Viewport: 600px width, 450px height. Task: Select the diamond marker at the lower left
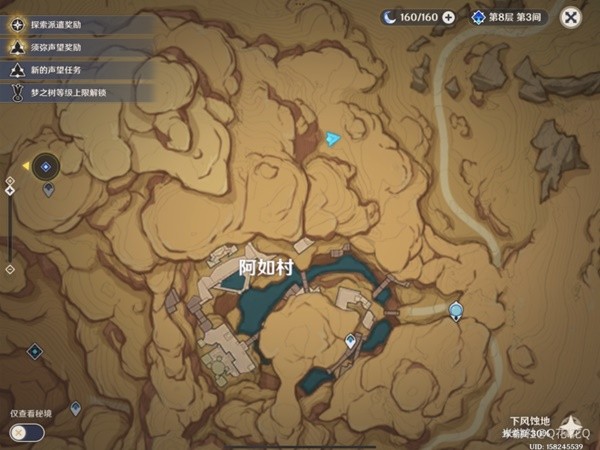pyautogui.click(x=34, y=351)
